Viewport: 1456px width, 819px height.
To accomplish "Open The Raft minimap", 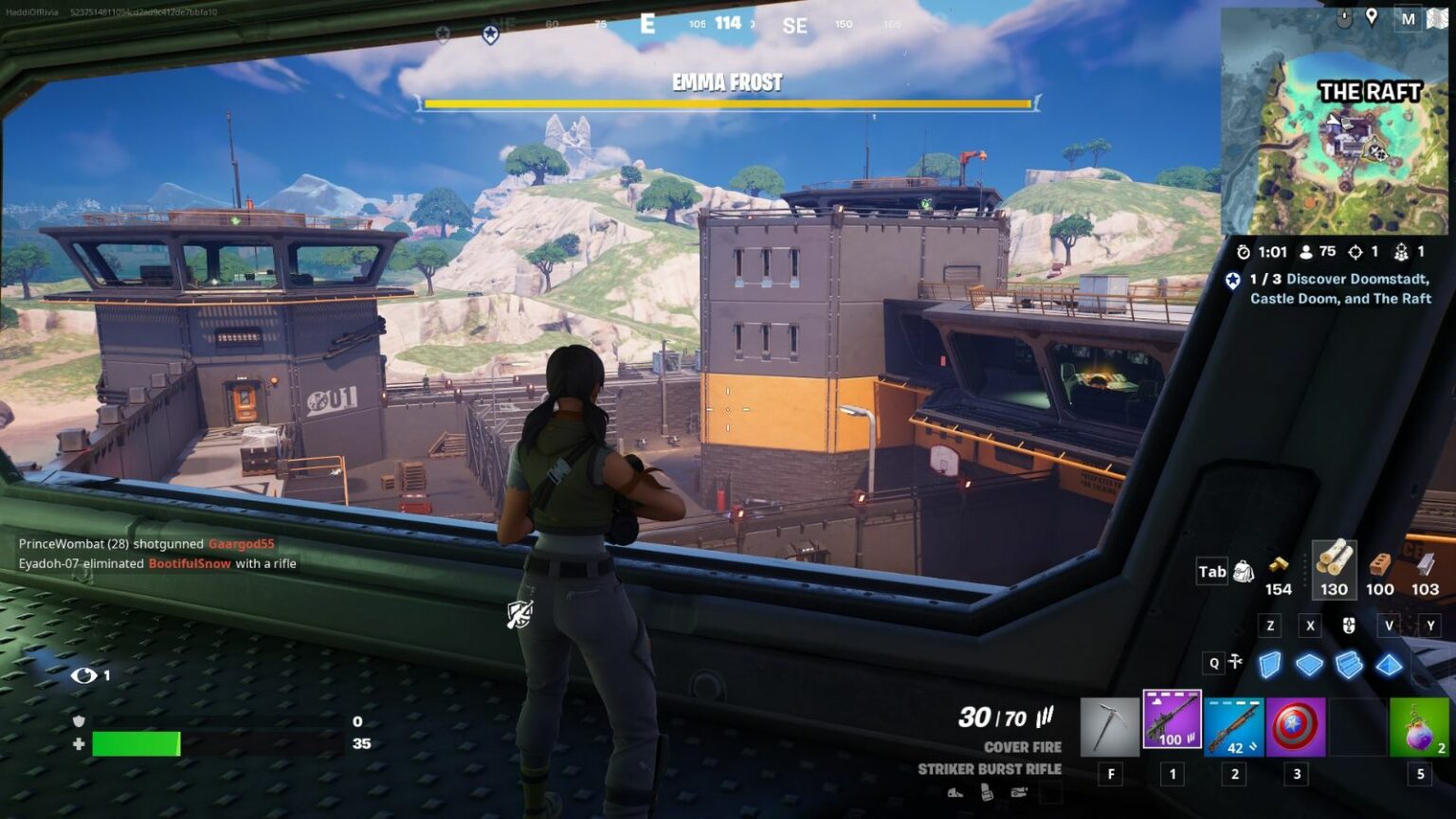I will tap(1335, 121).
